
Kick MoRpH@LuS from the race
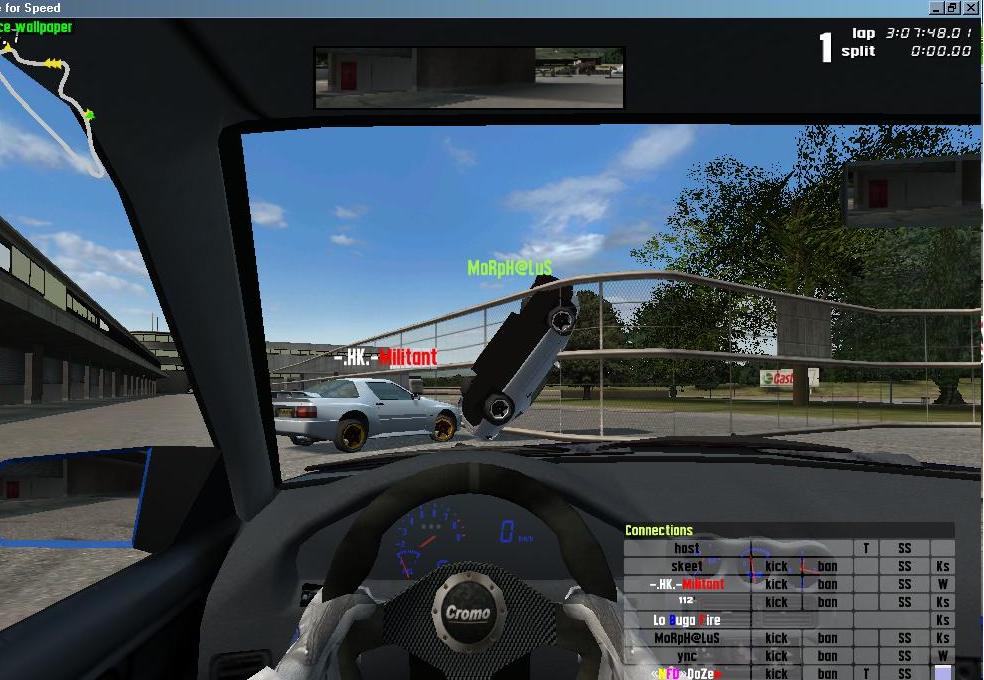point(777,638)
